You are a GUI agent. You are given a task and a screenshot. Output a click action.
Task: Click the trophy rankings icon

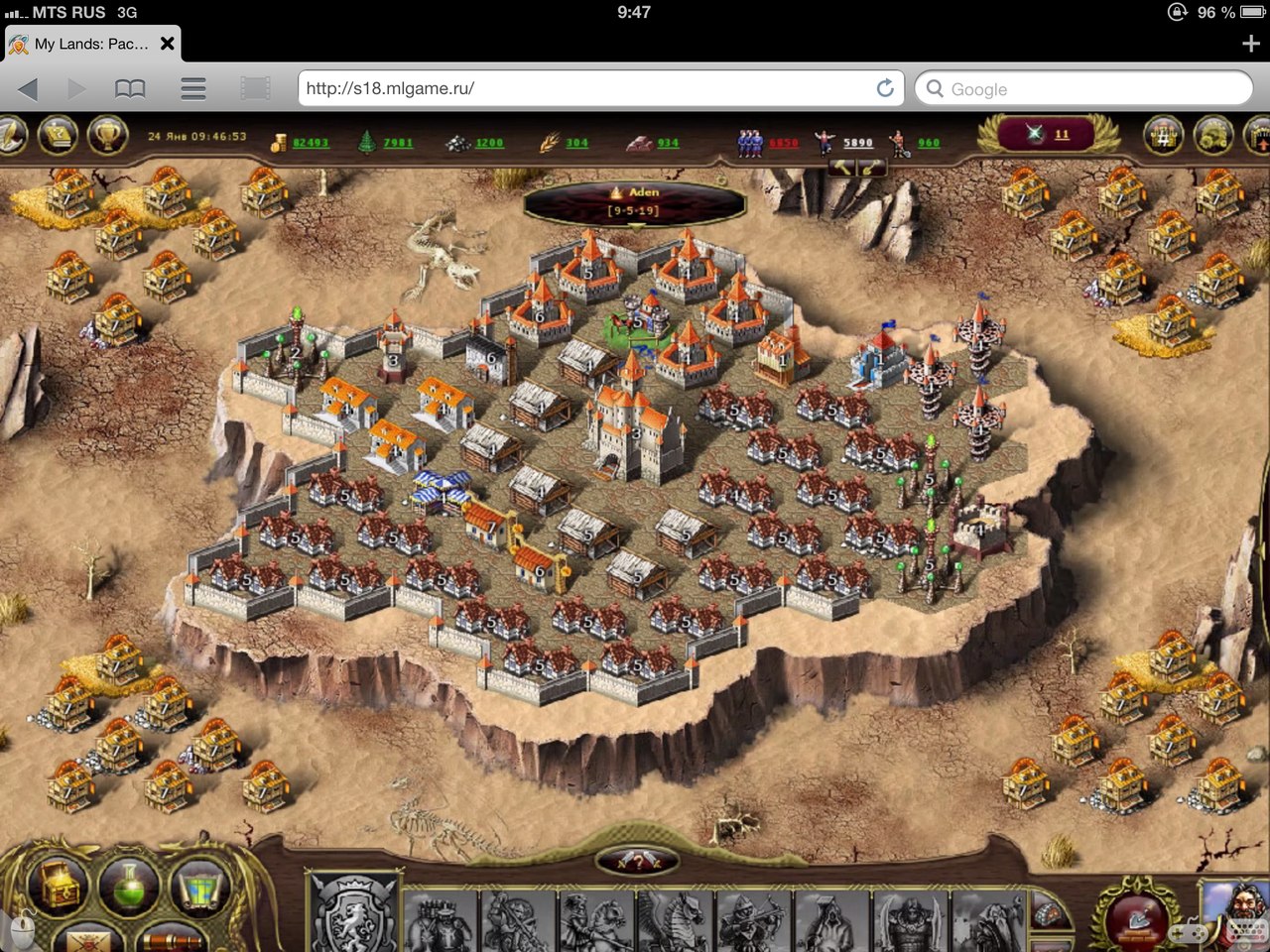coord(106,134)
